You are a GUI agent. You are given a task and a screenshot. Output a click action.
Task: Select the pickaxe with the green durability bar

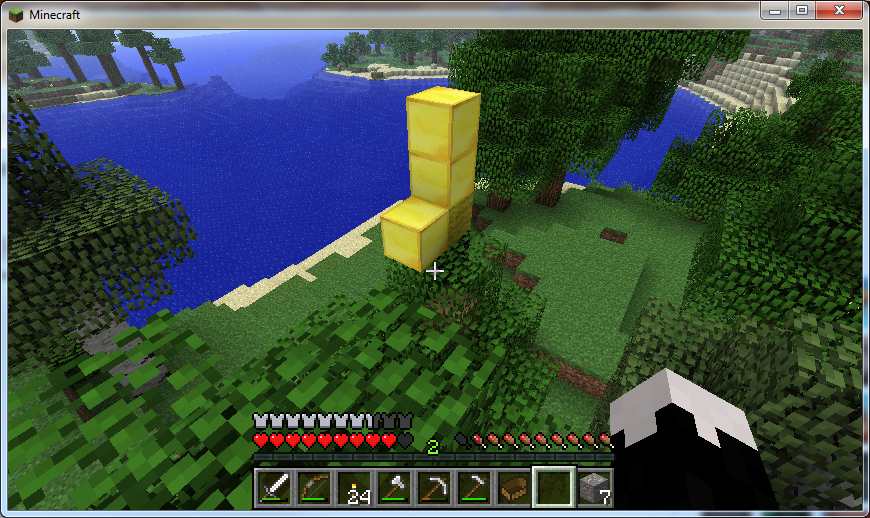(x=473, y=486)
